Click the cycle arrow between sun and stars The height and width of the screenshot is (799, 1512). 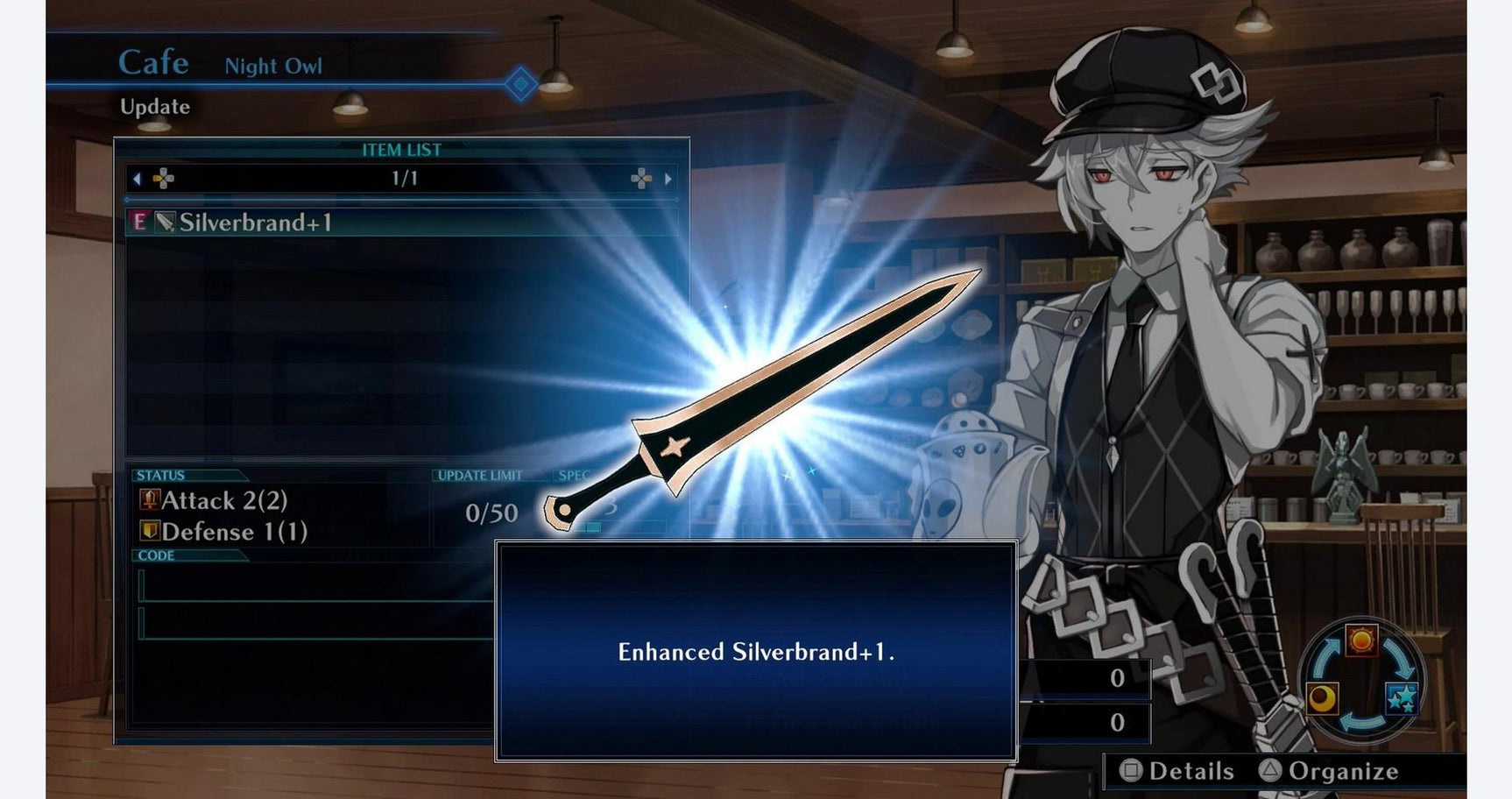(x=1399, y=657)
